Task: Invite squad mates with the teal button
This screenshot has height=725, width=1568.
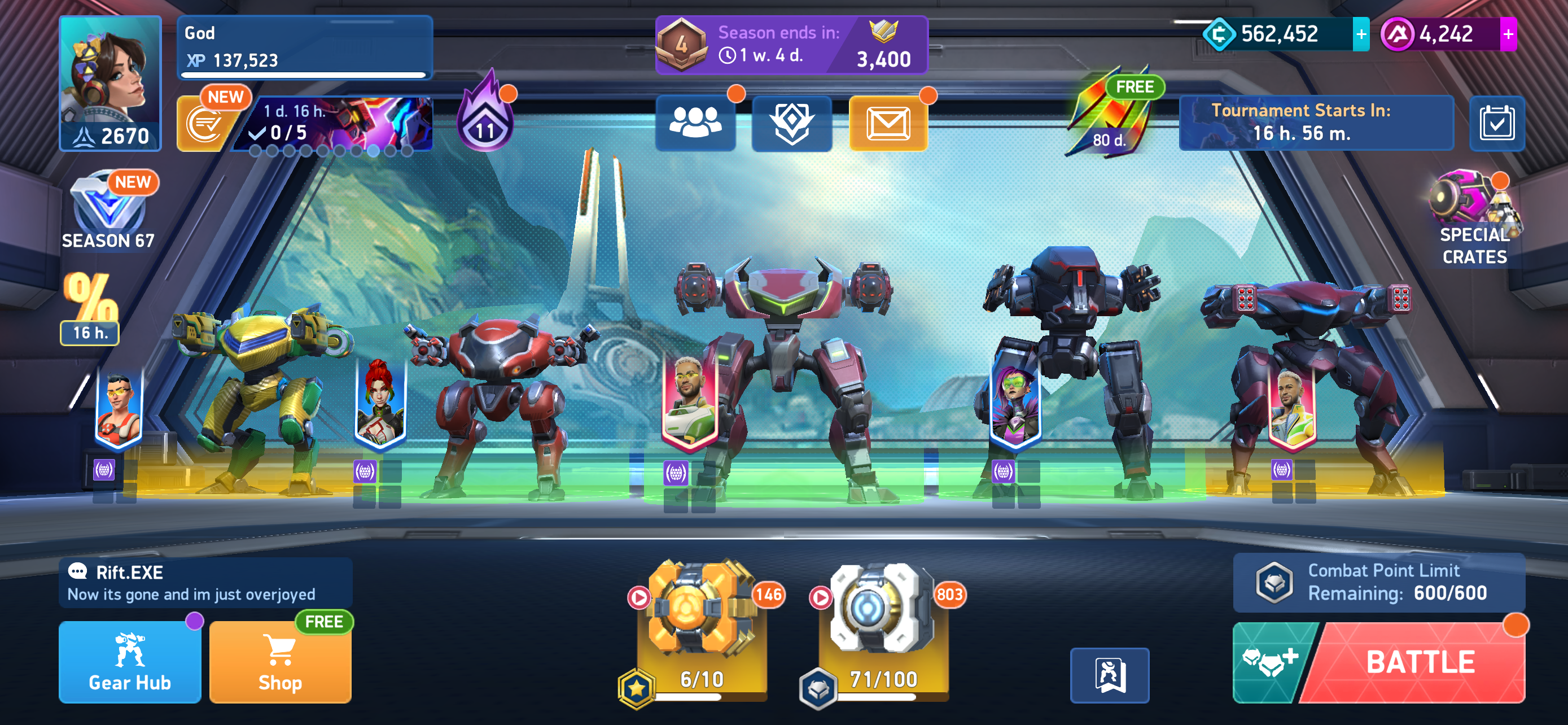Action: [x=1270, y=662]
